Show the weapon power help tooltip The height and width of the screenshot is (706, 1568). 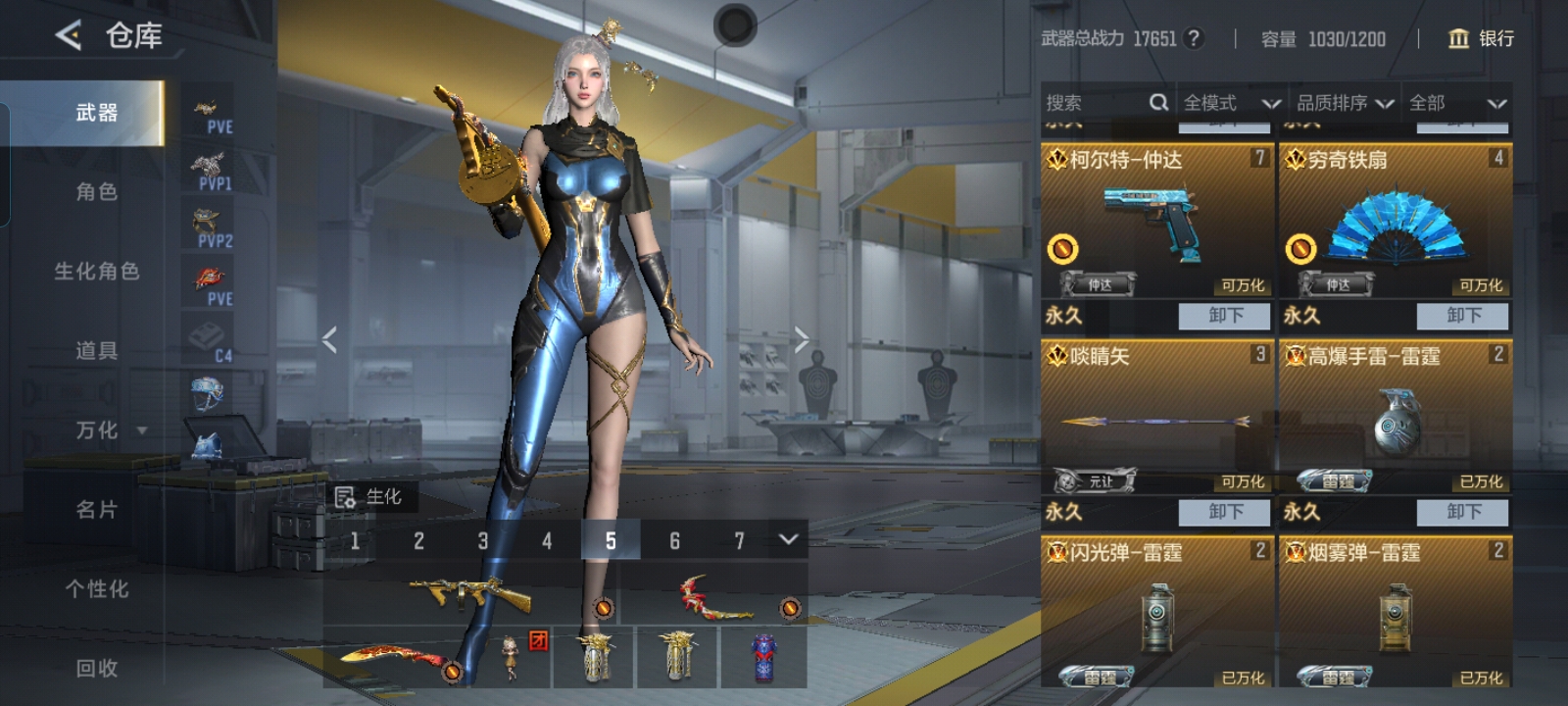pyautogui.click(x=1193, y=38)
